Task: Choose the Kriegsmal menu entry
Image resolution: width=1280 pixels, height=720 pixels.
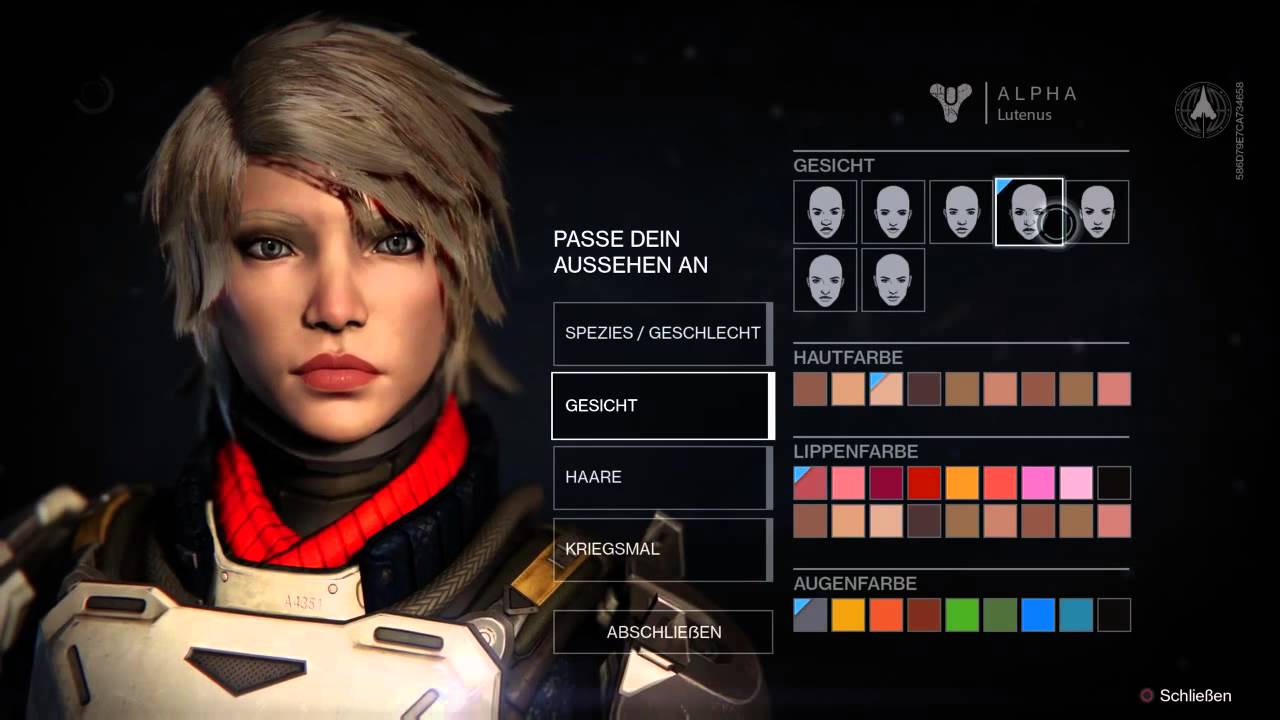Action: (x=662, y=549)
